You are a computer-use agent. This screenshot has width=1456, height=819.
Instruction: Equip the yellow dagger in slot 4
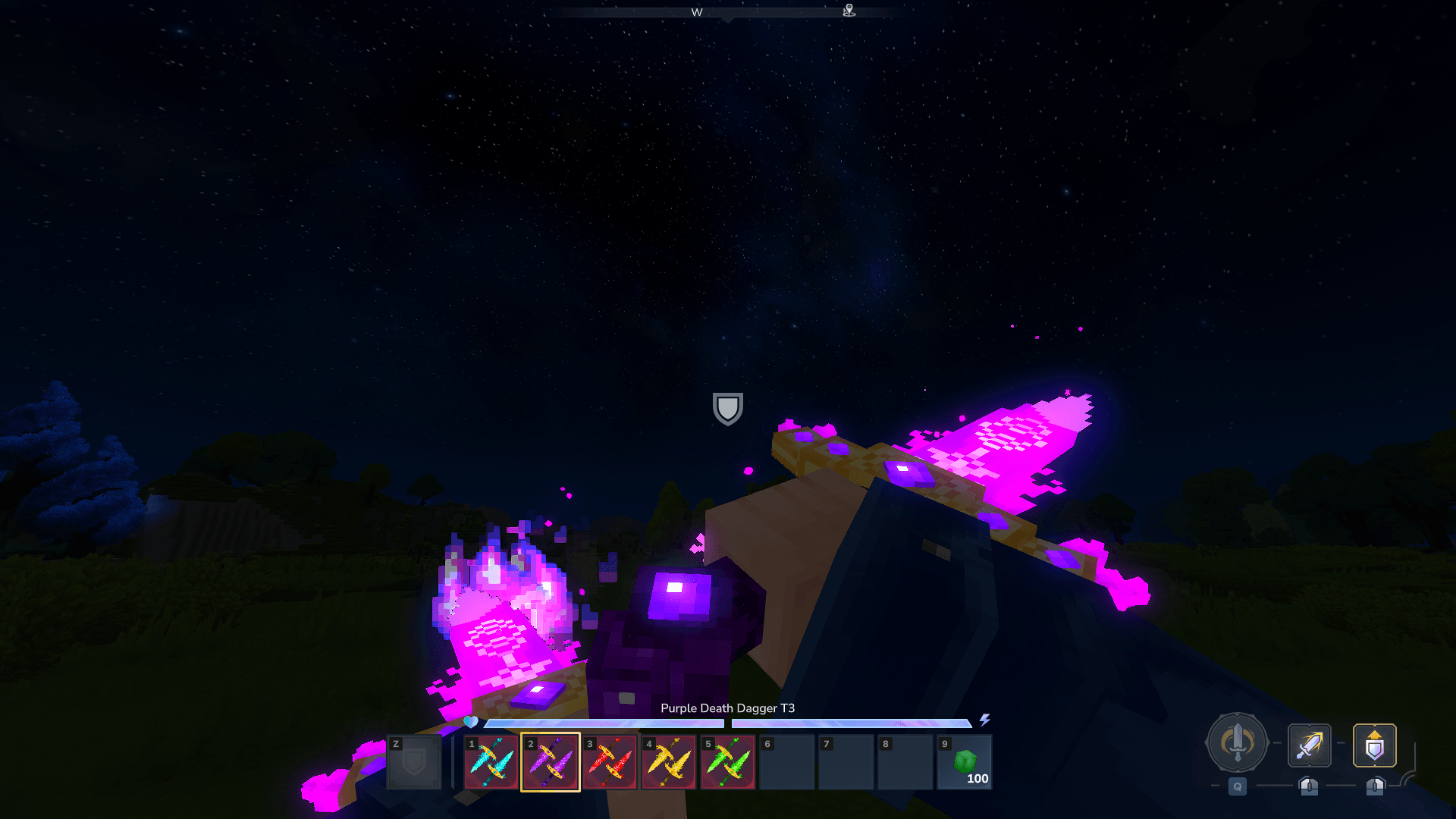(x=669, y=762)
